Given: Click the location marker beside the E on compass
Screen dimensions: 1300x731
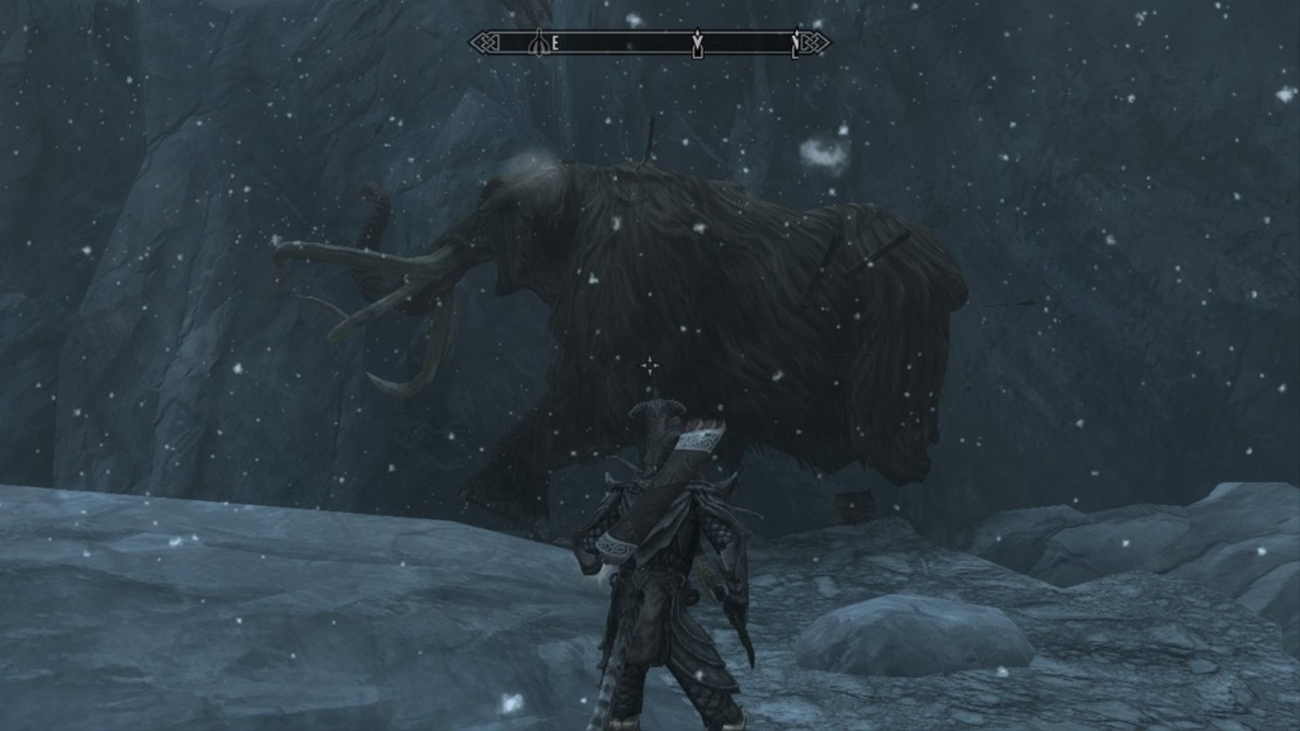Looking at the screenshot, I should 539,43.
